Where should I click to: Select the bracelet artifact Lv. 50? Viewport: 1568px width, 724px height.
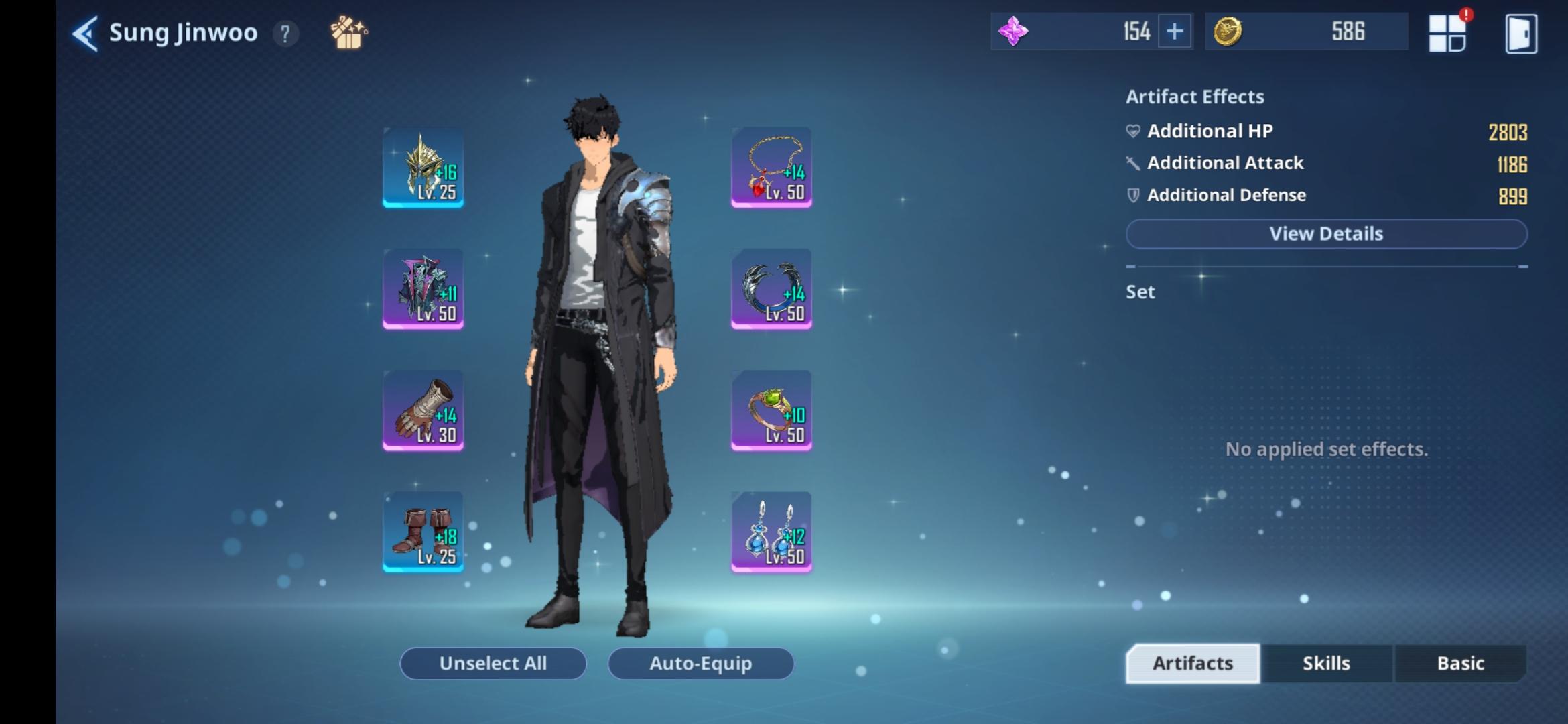(x=770, y=288)
